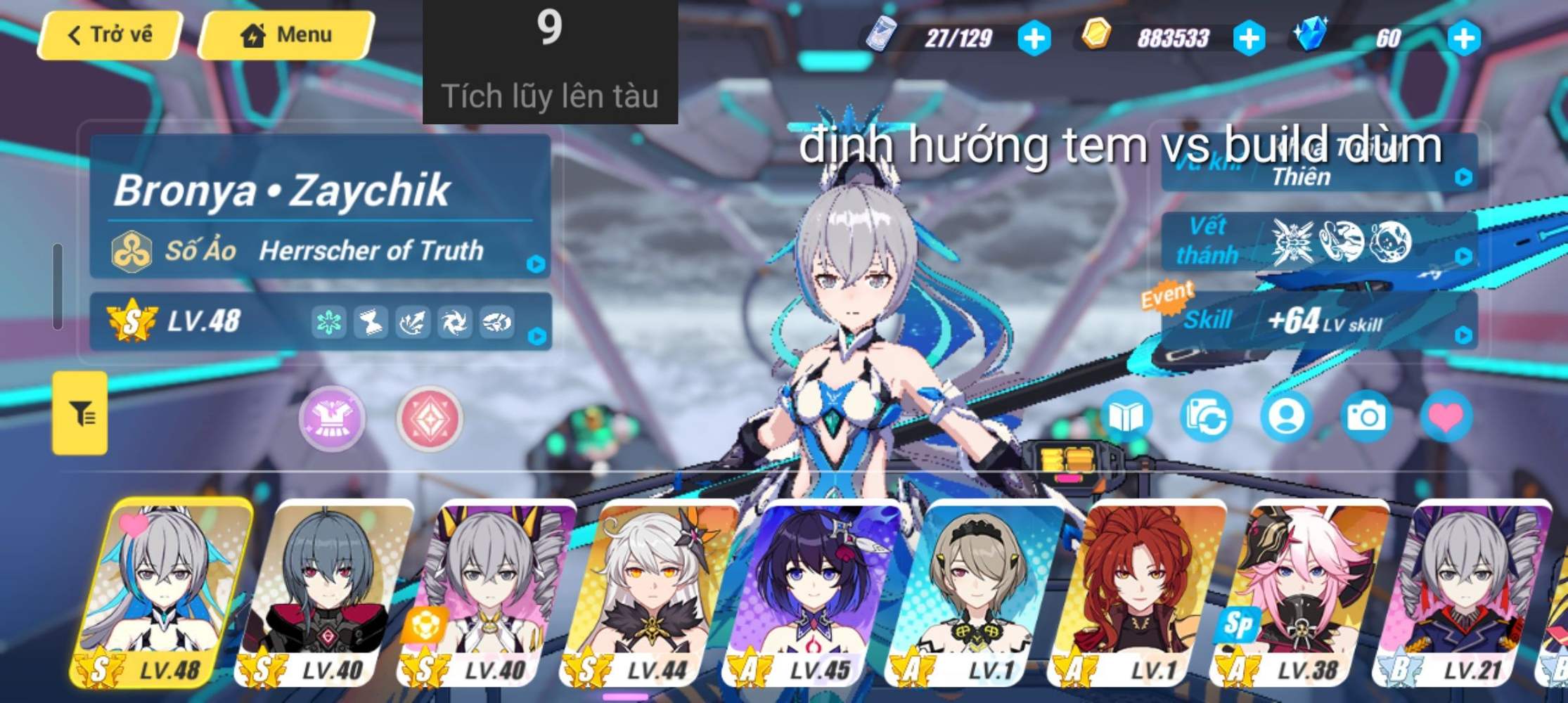The image size is (1568, 703).
Task: Click the card switch icon beside the book
Action: click(1207, 417)
